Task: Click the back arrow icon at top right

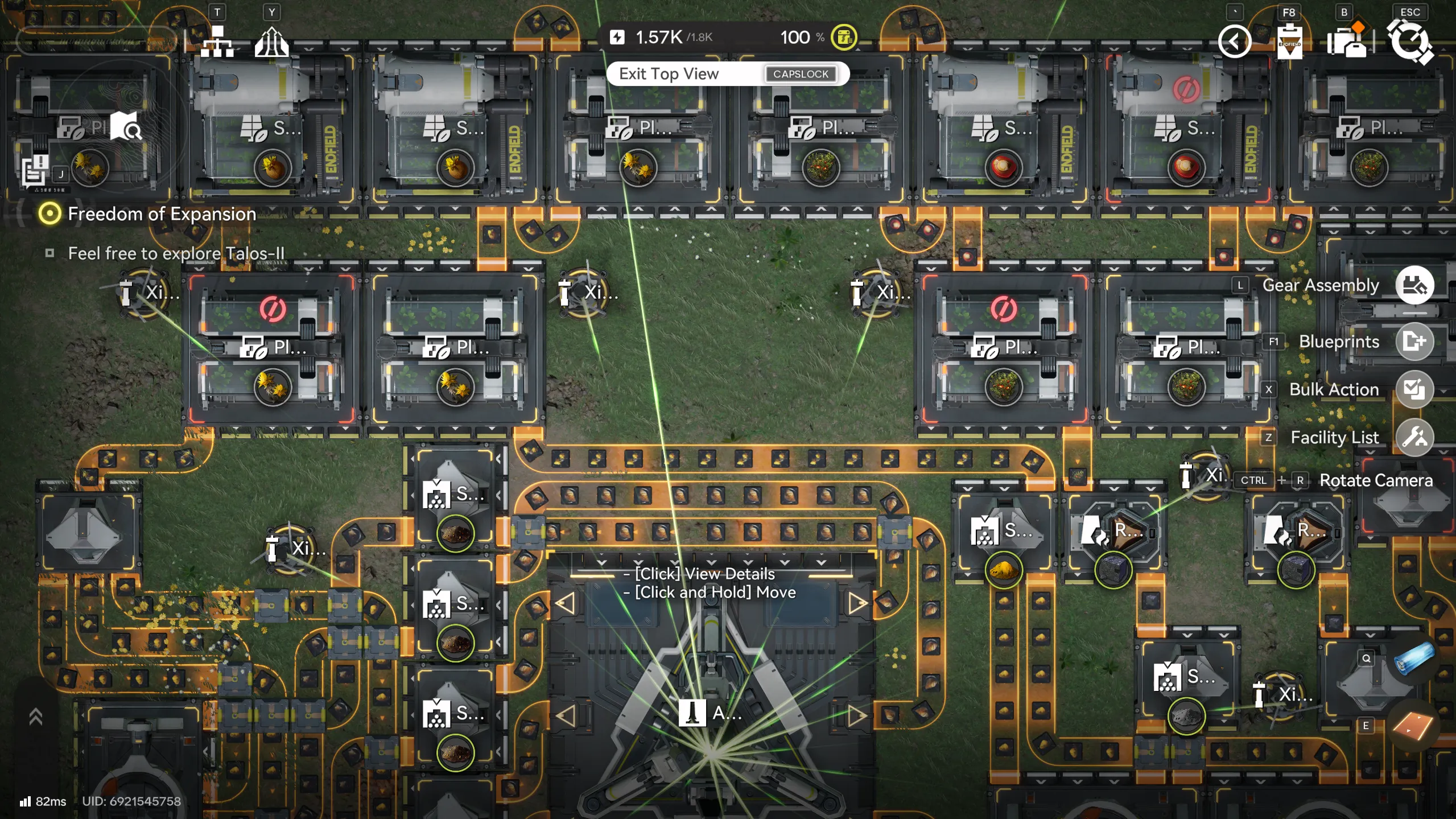Action: 1235,40
